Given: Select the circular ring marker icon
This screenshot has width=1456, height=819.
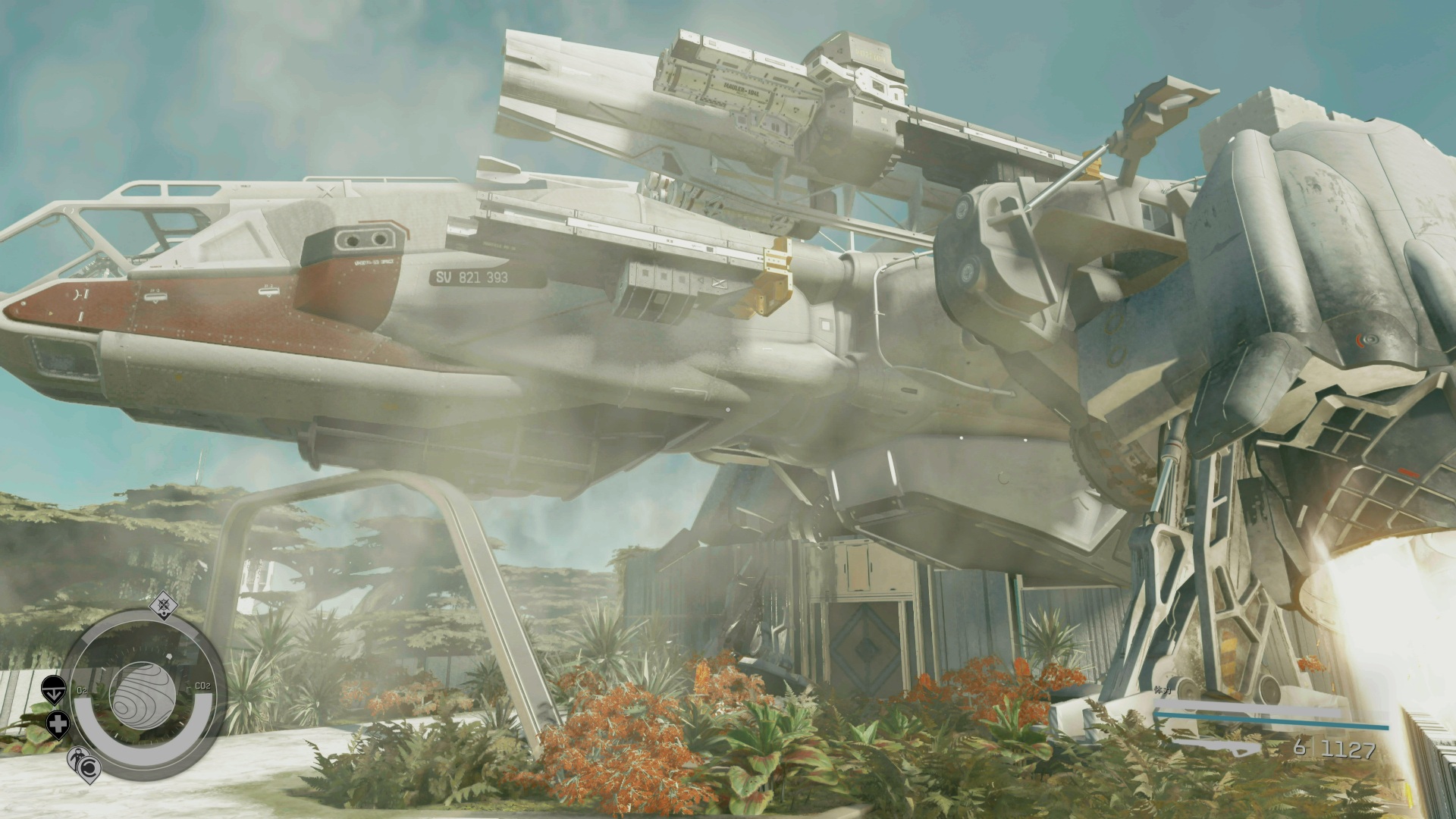Looking at the screenshot, I should tap(89, 769).
